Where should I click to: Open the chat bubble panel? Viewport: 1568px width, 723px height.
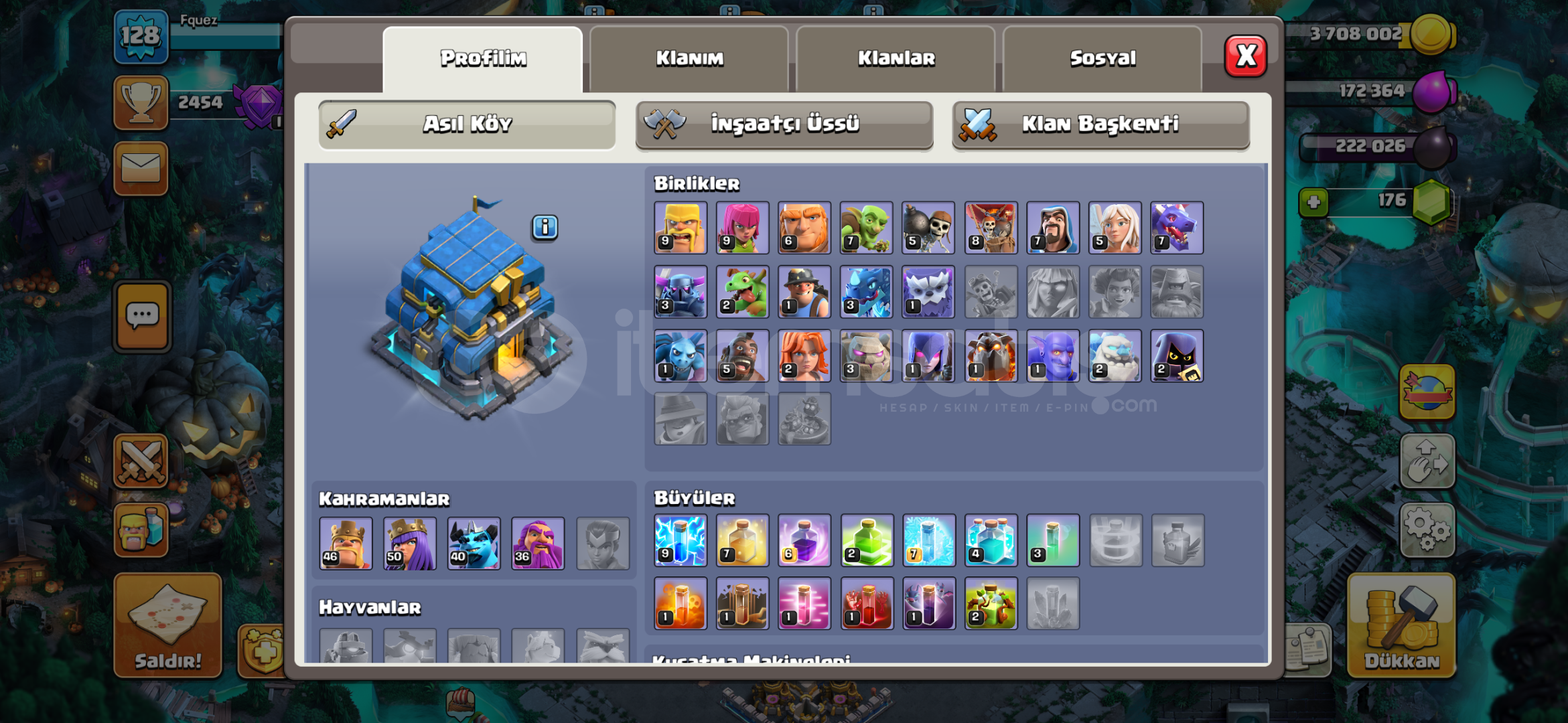coord(141,316)
